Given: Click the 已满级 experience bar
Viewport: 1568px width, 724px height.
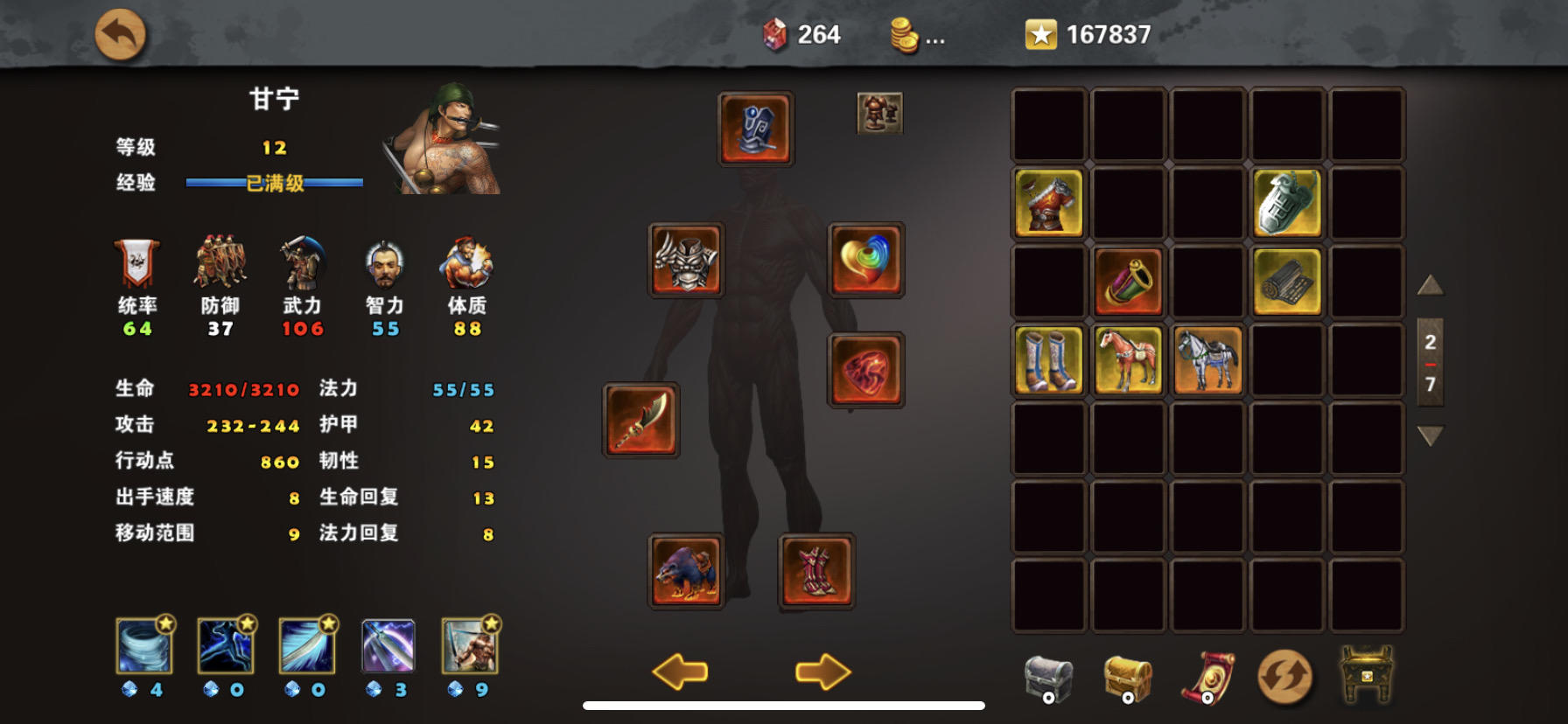Looking at the screenshot, I should (x=273, y=184).
